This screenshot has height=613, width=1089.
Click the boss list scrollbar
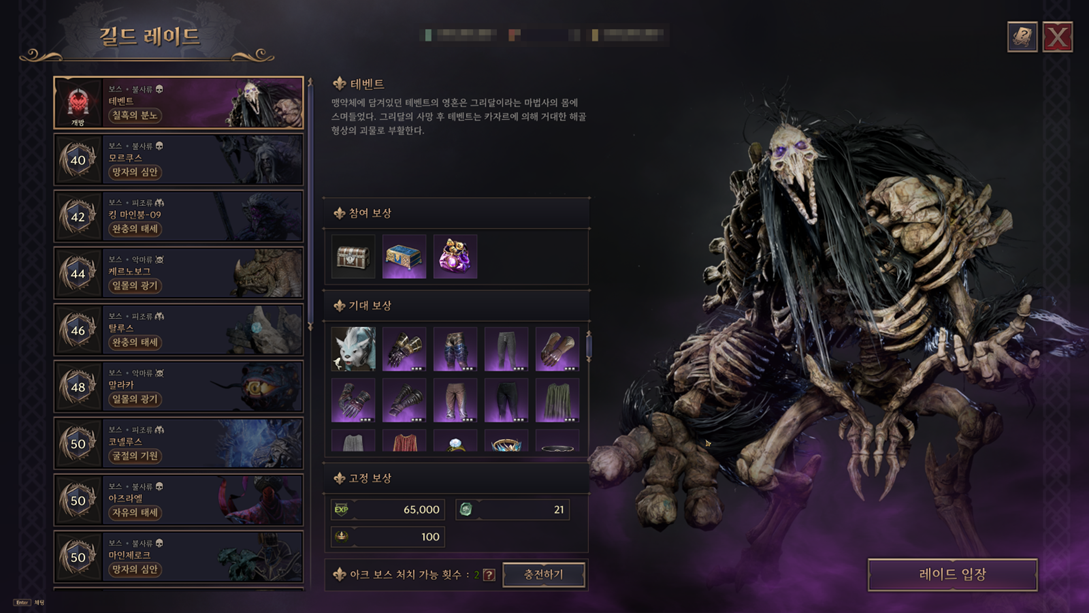pyautogui.click(x=310, y=200)
